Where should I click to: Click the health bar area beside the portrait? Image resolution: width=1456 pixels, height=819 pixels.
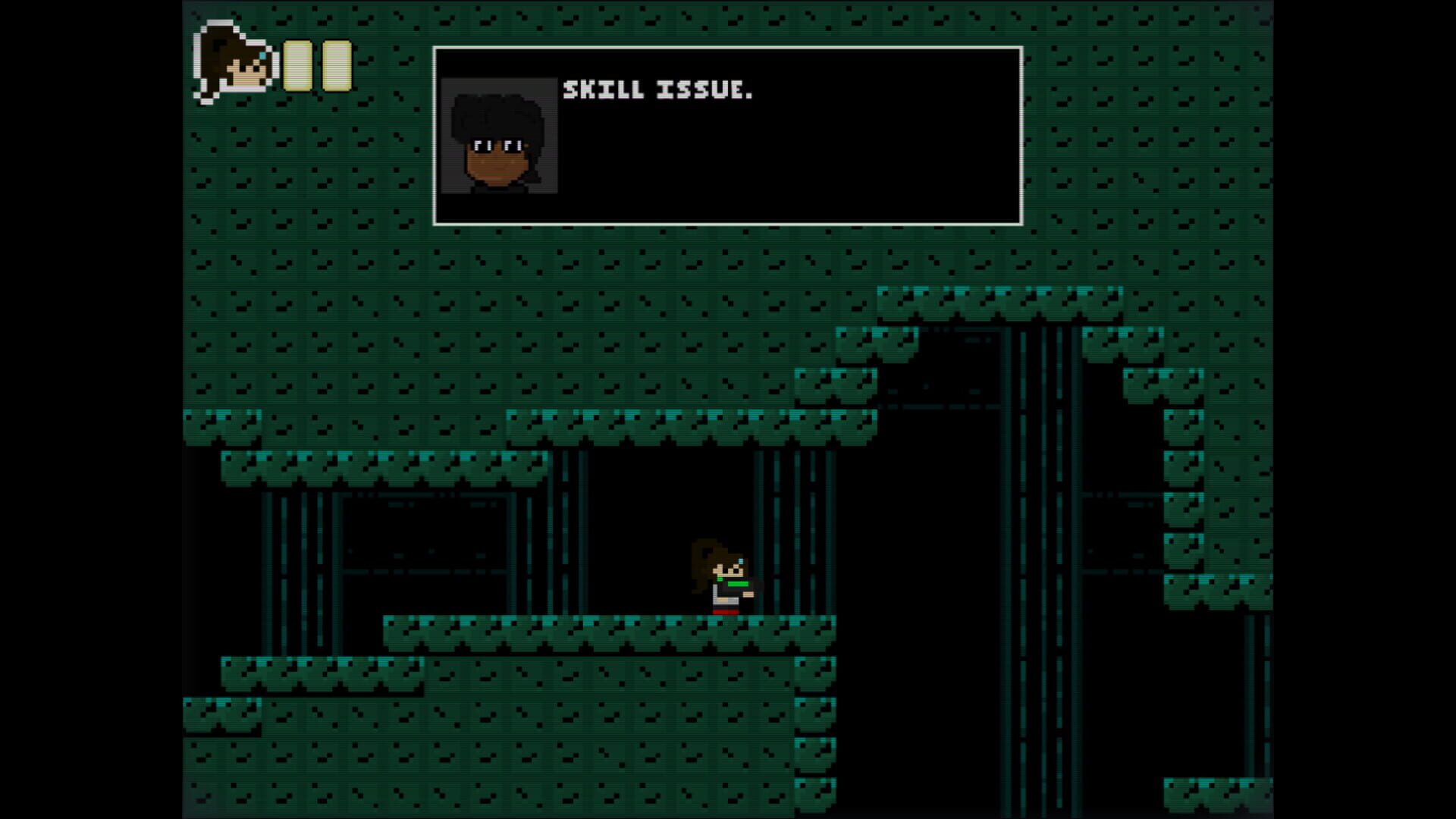click(x=317, y=68)
